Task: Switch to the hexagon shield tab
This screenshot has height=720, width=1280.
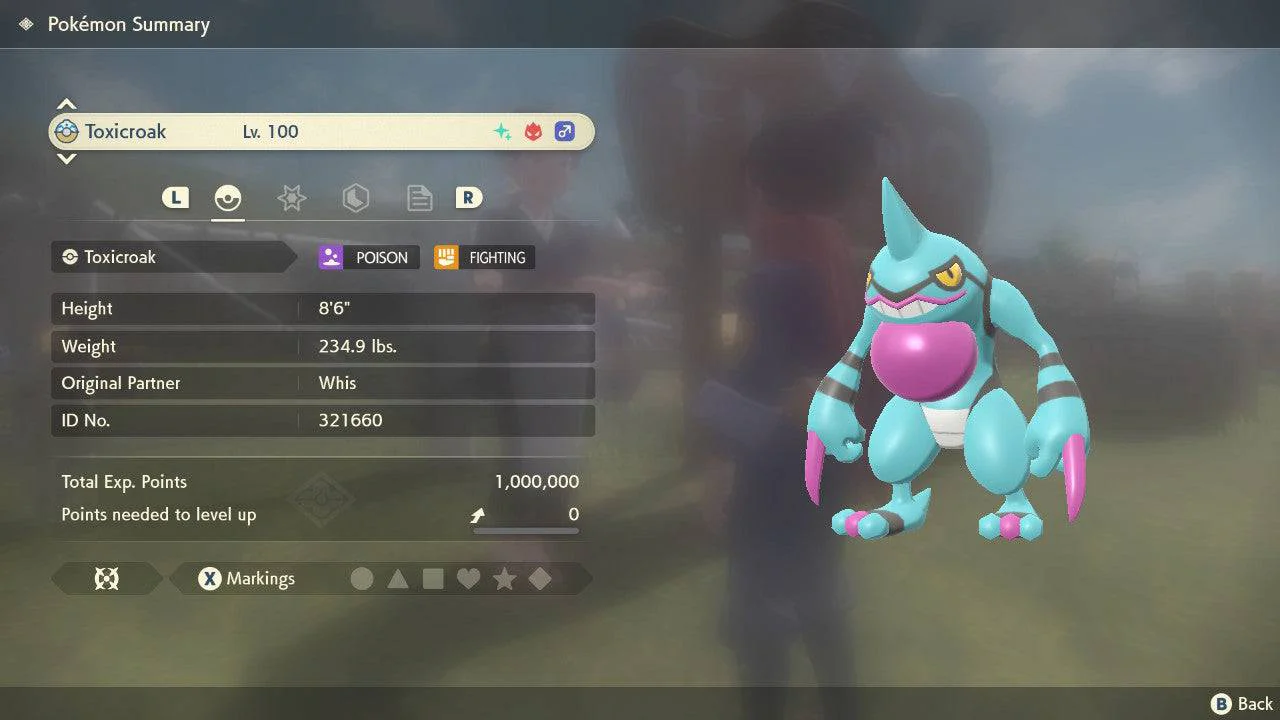Action: point(355,198)
